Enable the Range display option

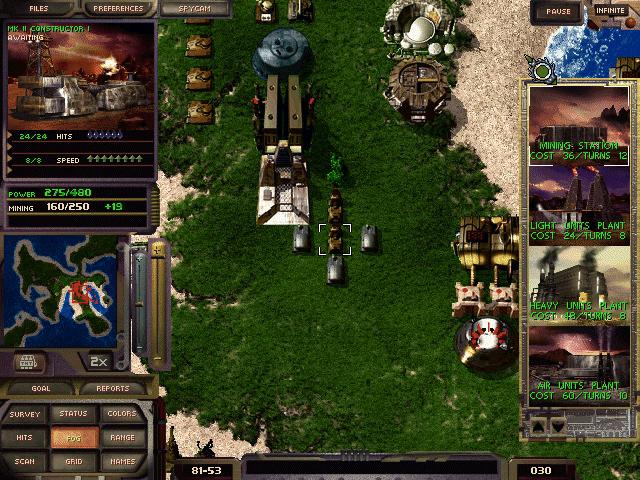(x=121, y=437)
